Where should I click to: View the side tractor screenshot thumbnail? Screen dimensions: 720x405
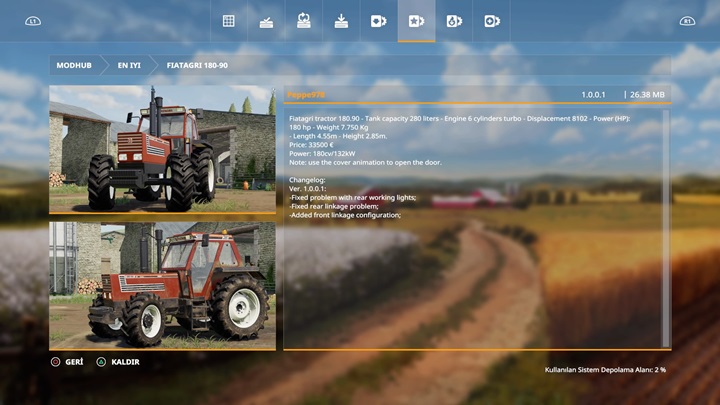click(162, 286)
